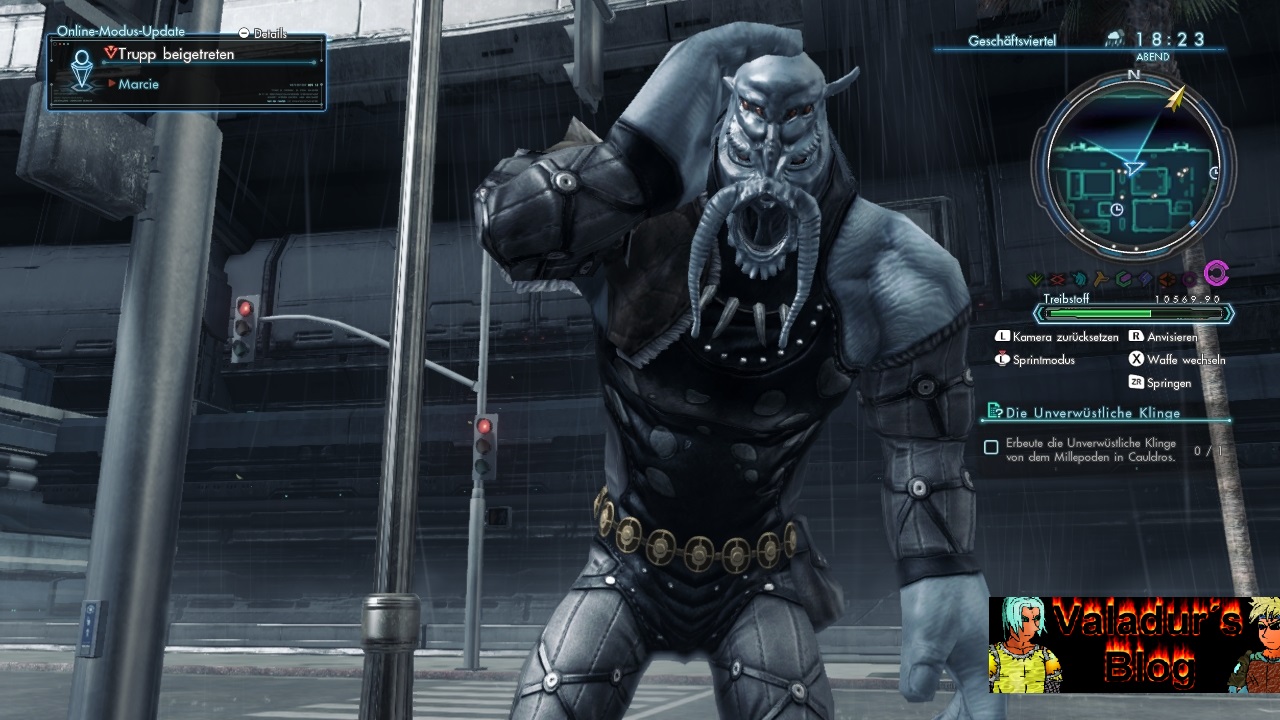Expand the red arrow next to Marcie
The width and height of the screenshot is (1280, 720).
pos(113,84)
